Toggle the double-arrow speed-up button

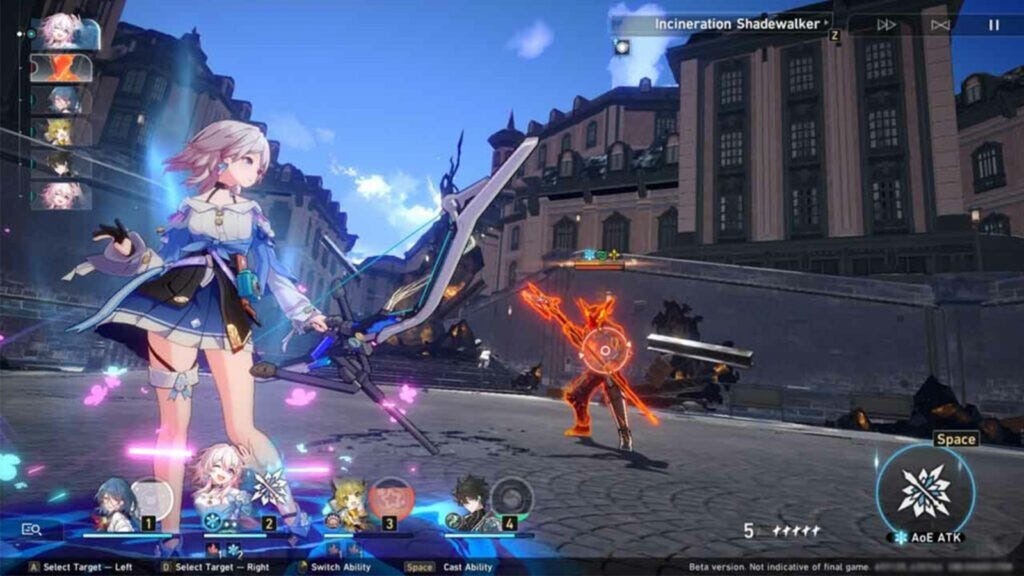coord(886,25)
